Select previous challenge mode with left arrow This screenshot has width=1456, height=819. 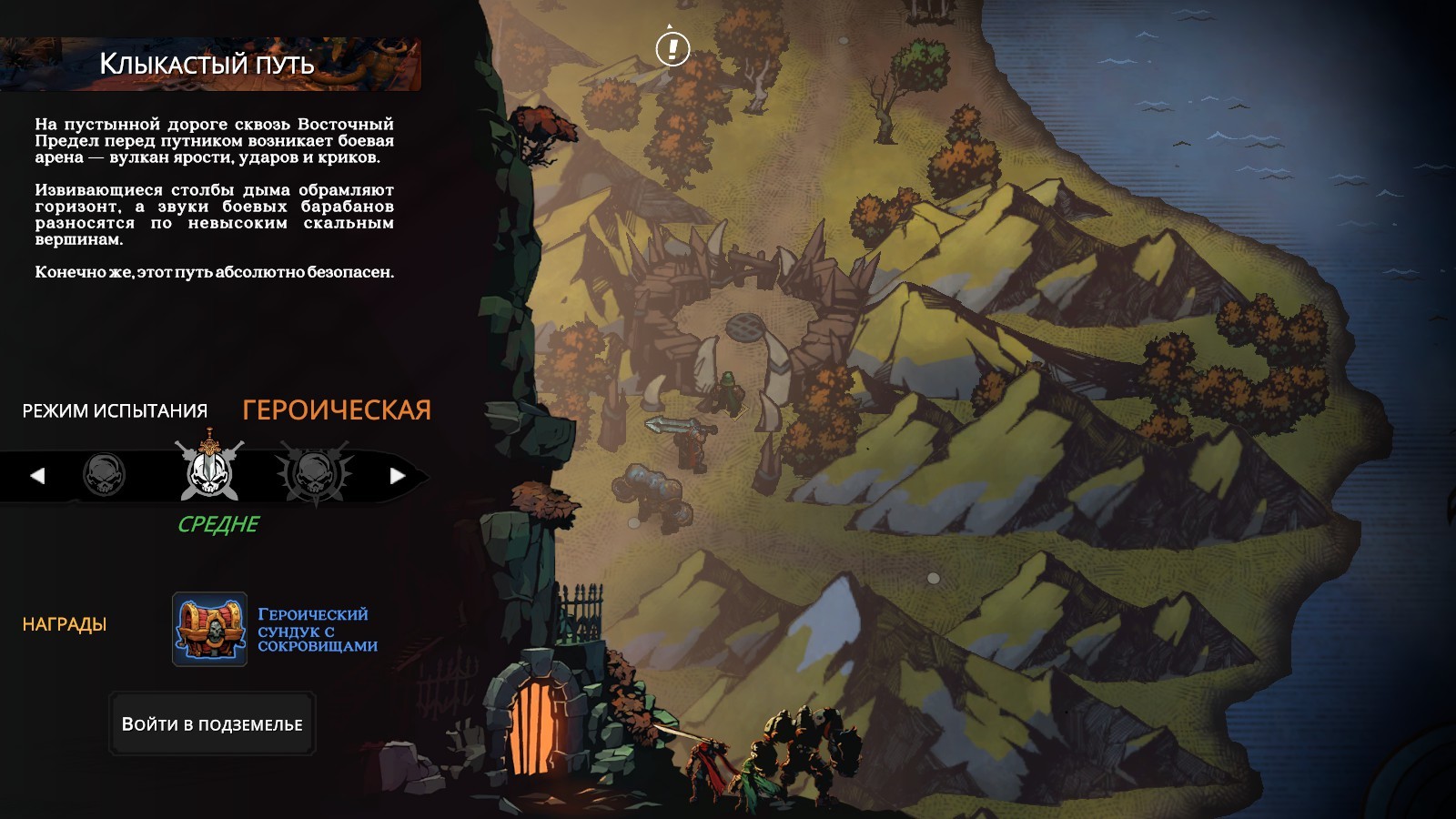(37, 475)
